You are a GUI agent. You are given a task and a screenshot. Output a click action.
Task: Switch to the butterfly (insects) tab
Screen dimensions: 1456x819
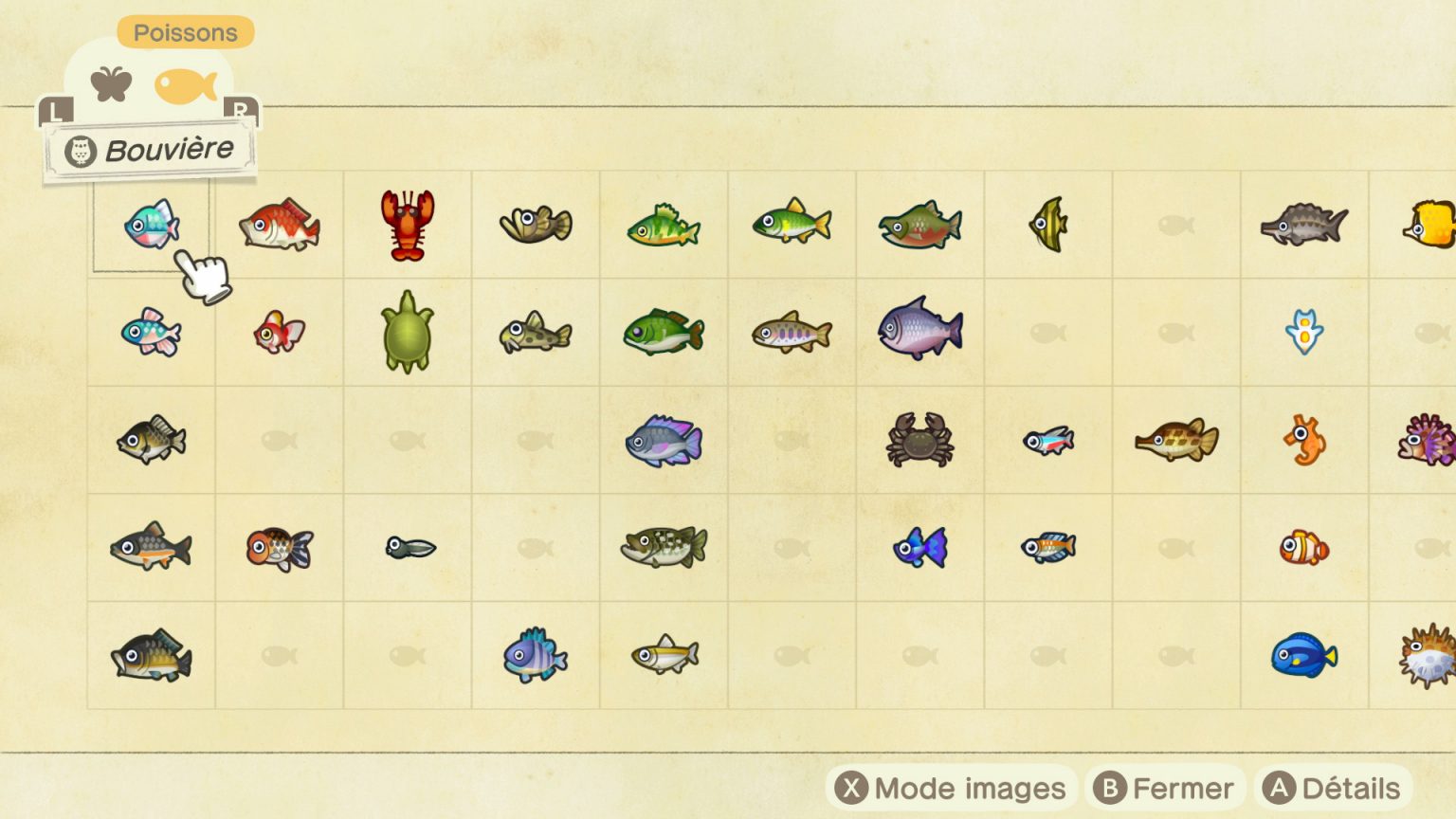[111, 83]
